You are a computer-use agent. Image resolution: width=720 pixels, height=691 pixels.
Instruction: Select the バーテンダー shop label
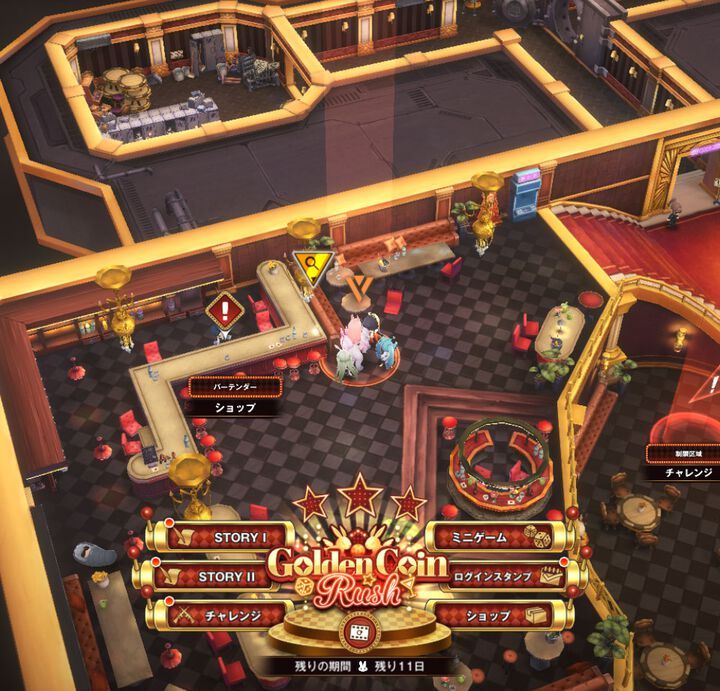point(235,397)
